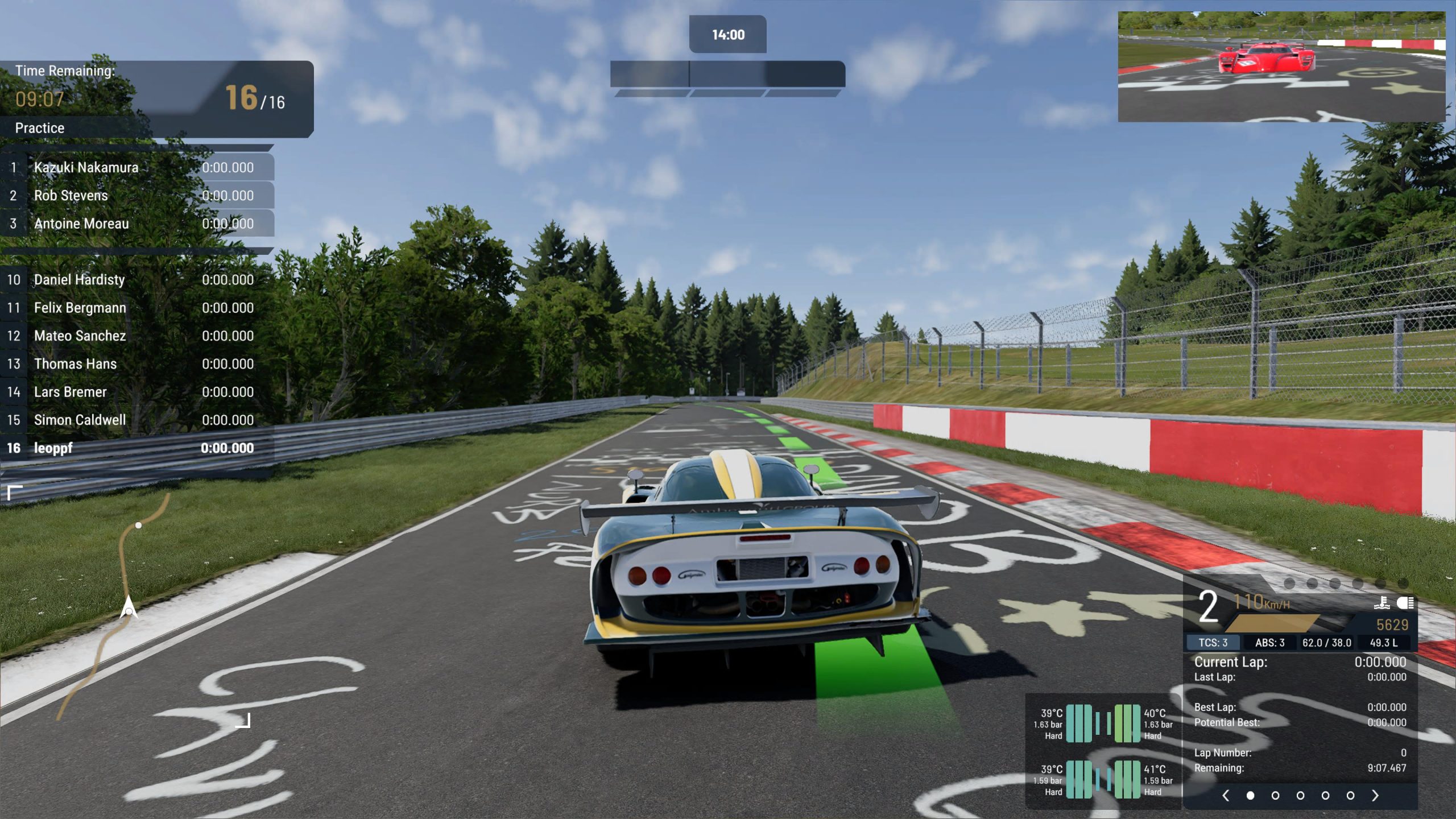Select Kazuki Nakamura in the standings

136,167
